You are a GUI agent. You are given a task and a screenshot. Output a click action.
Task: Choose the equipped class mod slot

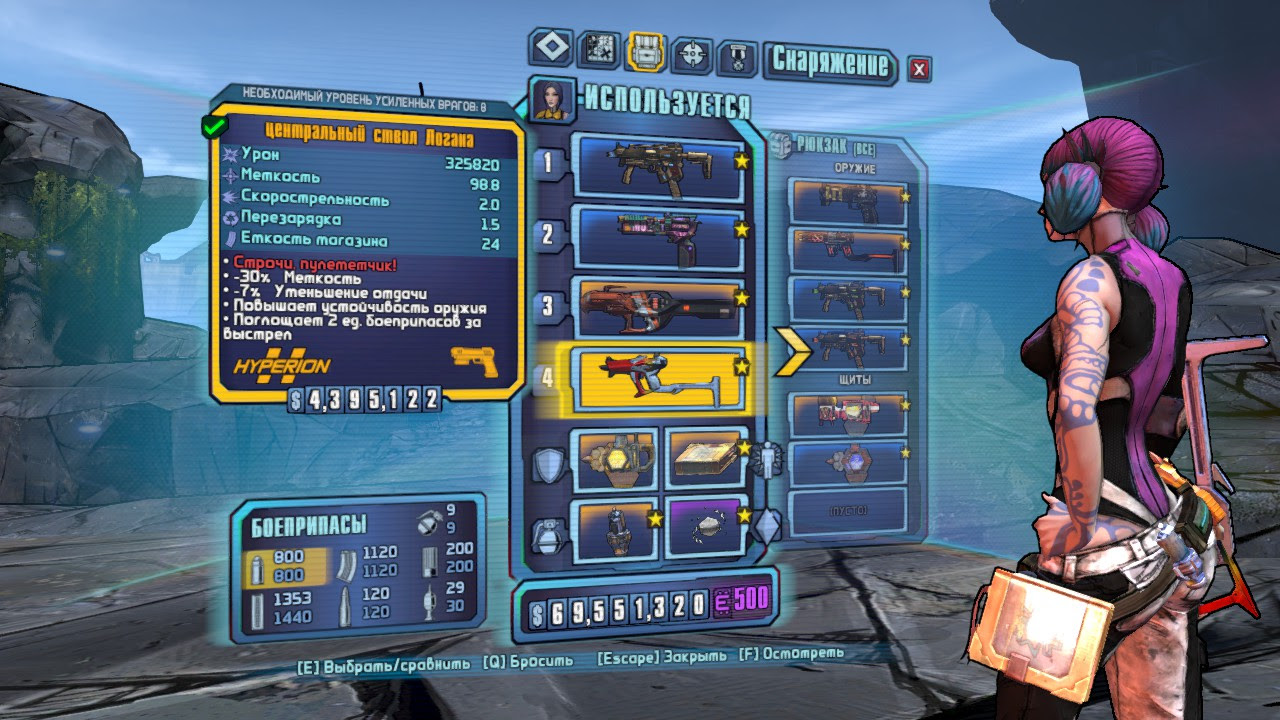(x=706, y=458)
